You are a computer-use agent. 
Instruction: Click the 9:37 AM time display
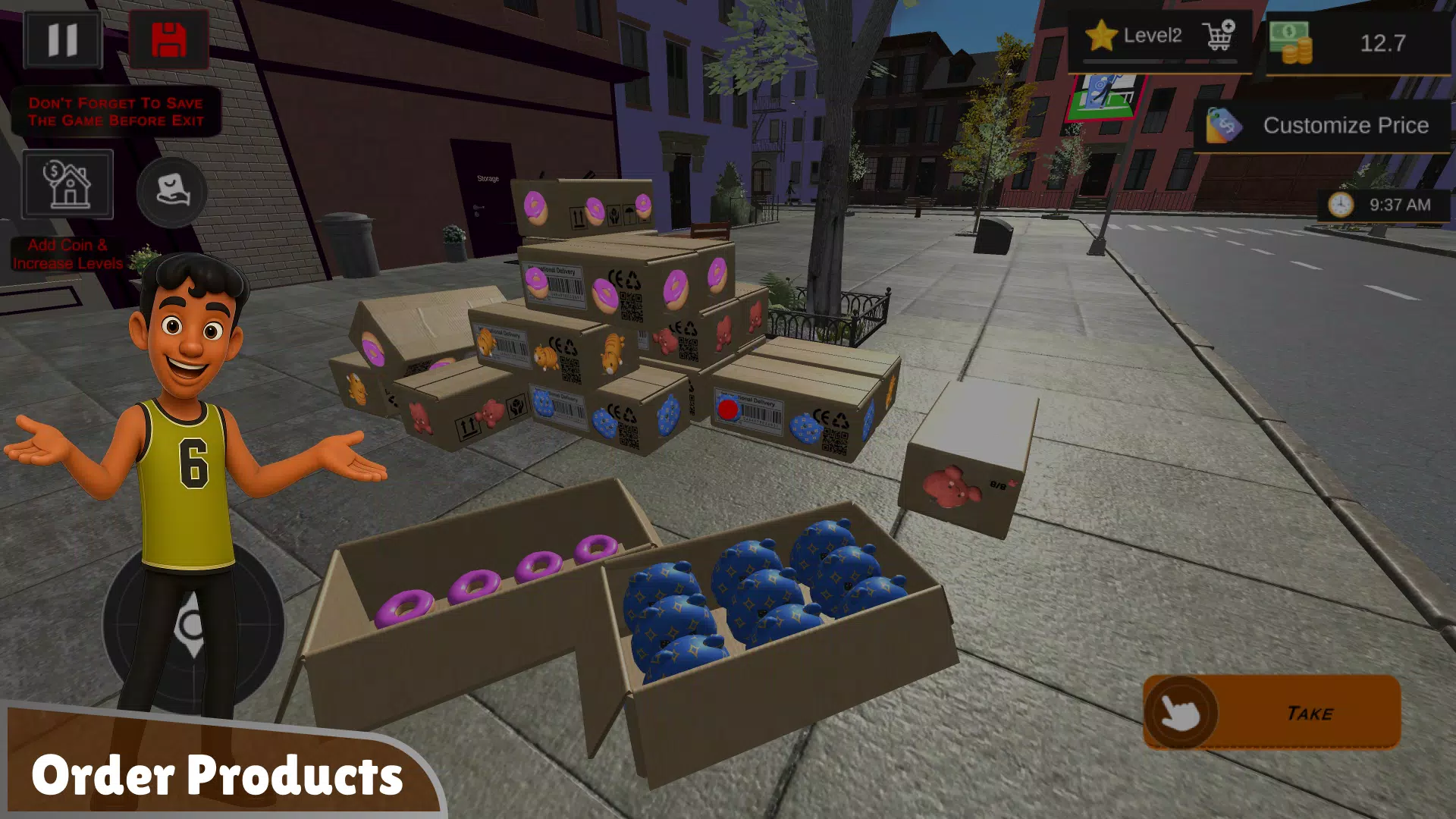point(1399,205)
